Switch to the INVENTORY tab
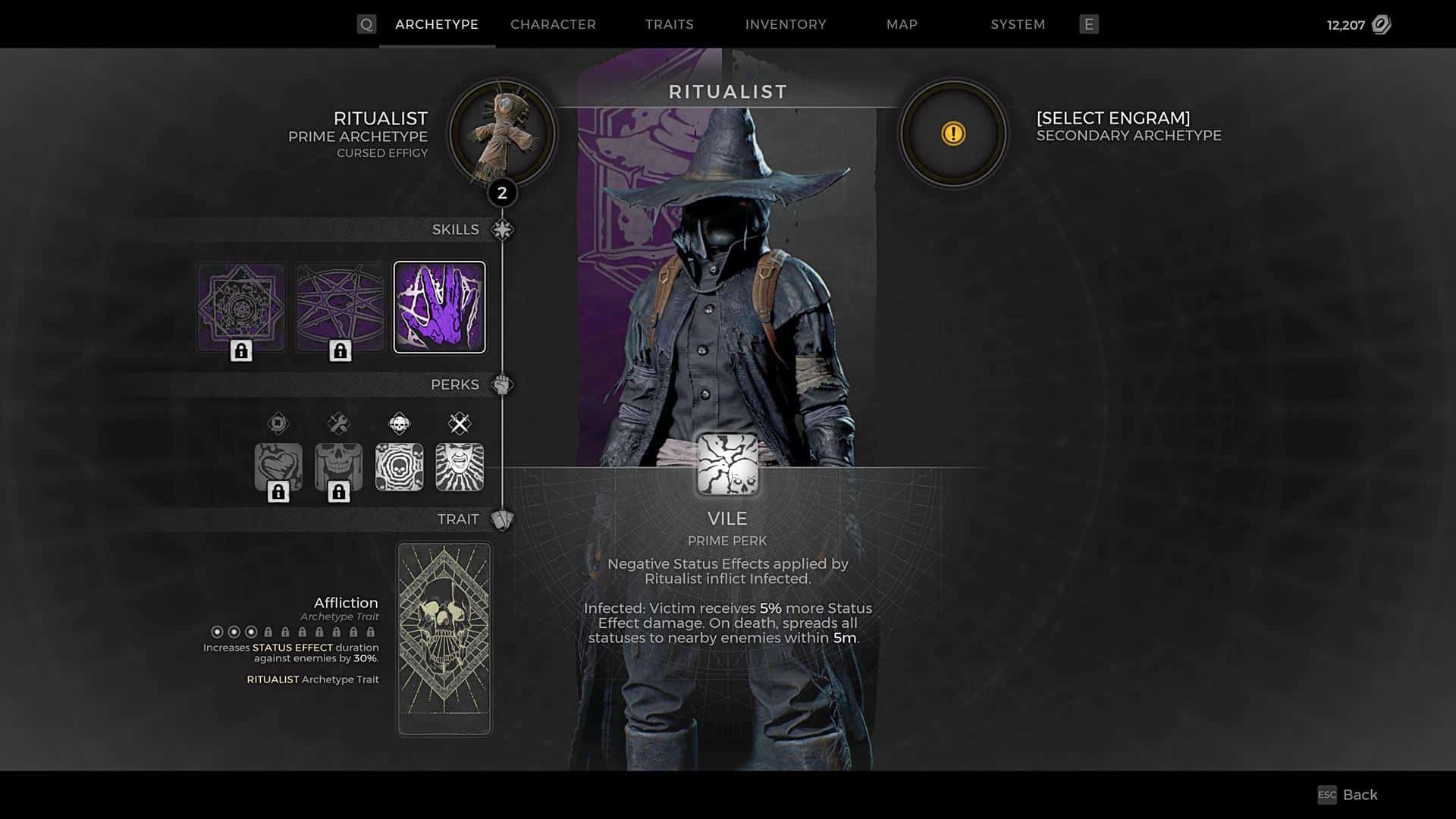 click(x=786, y=24)
